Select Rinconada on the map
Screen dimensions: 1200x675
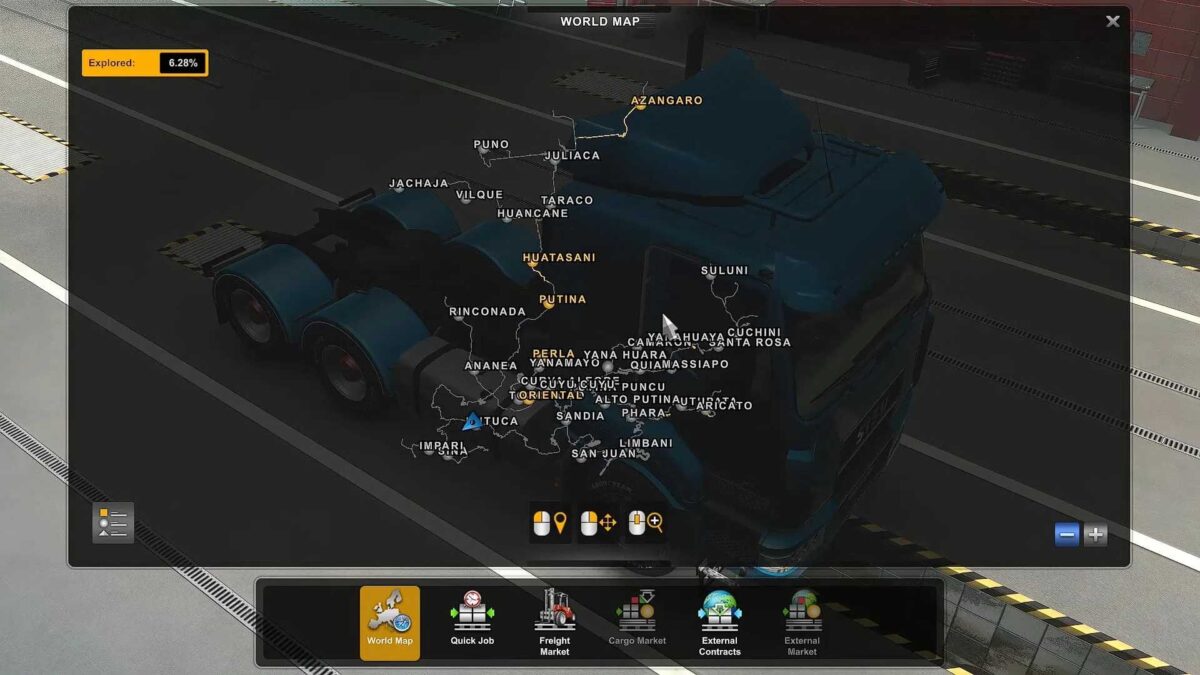point(487,312)
